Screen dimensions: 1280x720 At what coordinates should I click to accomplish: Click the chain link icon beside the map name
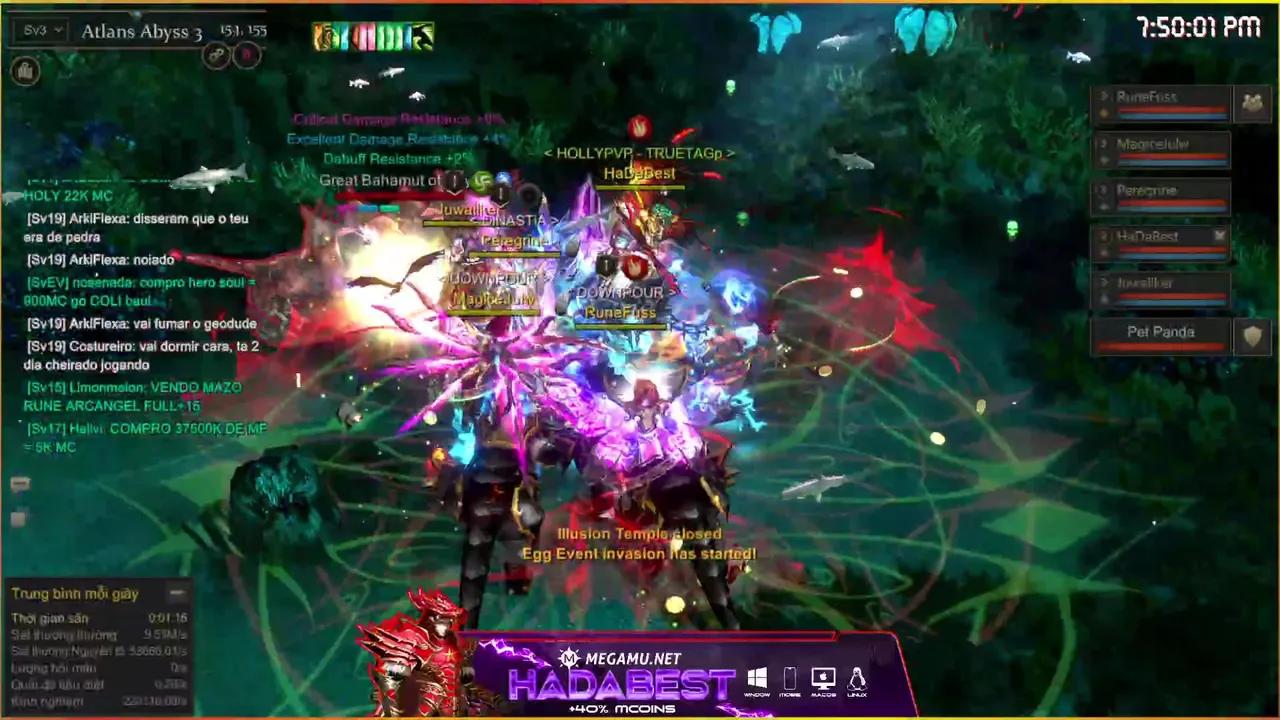[x=217, y=55]
